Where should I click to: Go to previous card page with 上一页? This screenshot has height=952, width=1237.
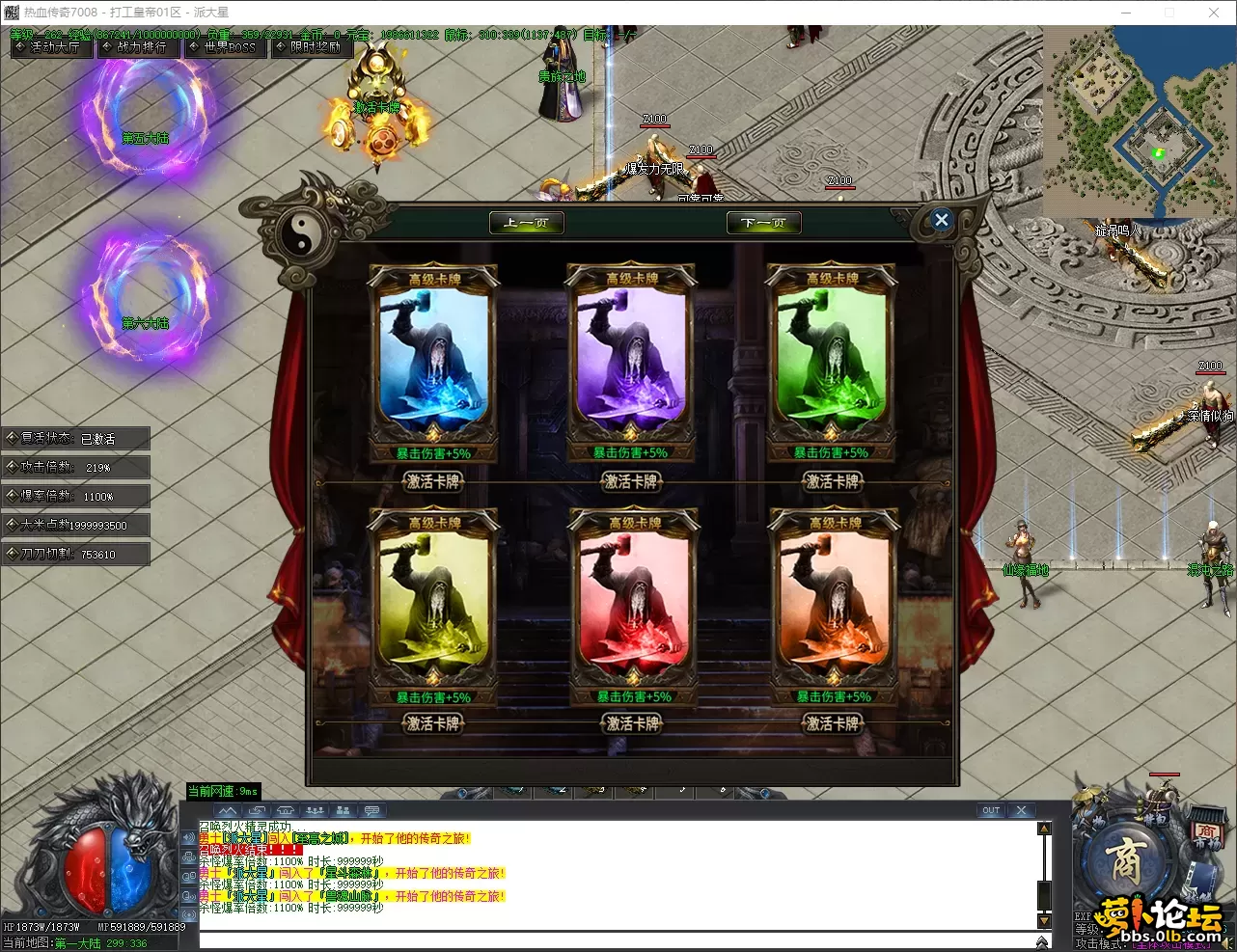pyautogui.click(x=526, y=223)
